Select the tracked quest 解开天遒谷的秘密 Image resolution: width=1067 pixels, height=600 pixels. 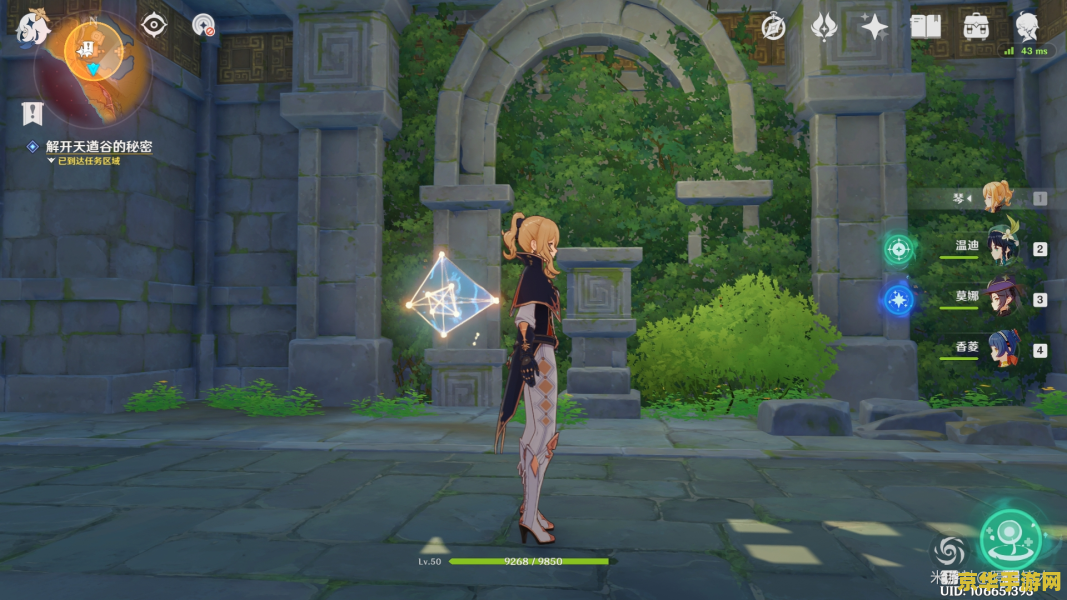[x=98, y=147]
